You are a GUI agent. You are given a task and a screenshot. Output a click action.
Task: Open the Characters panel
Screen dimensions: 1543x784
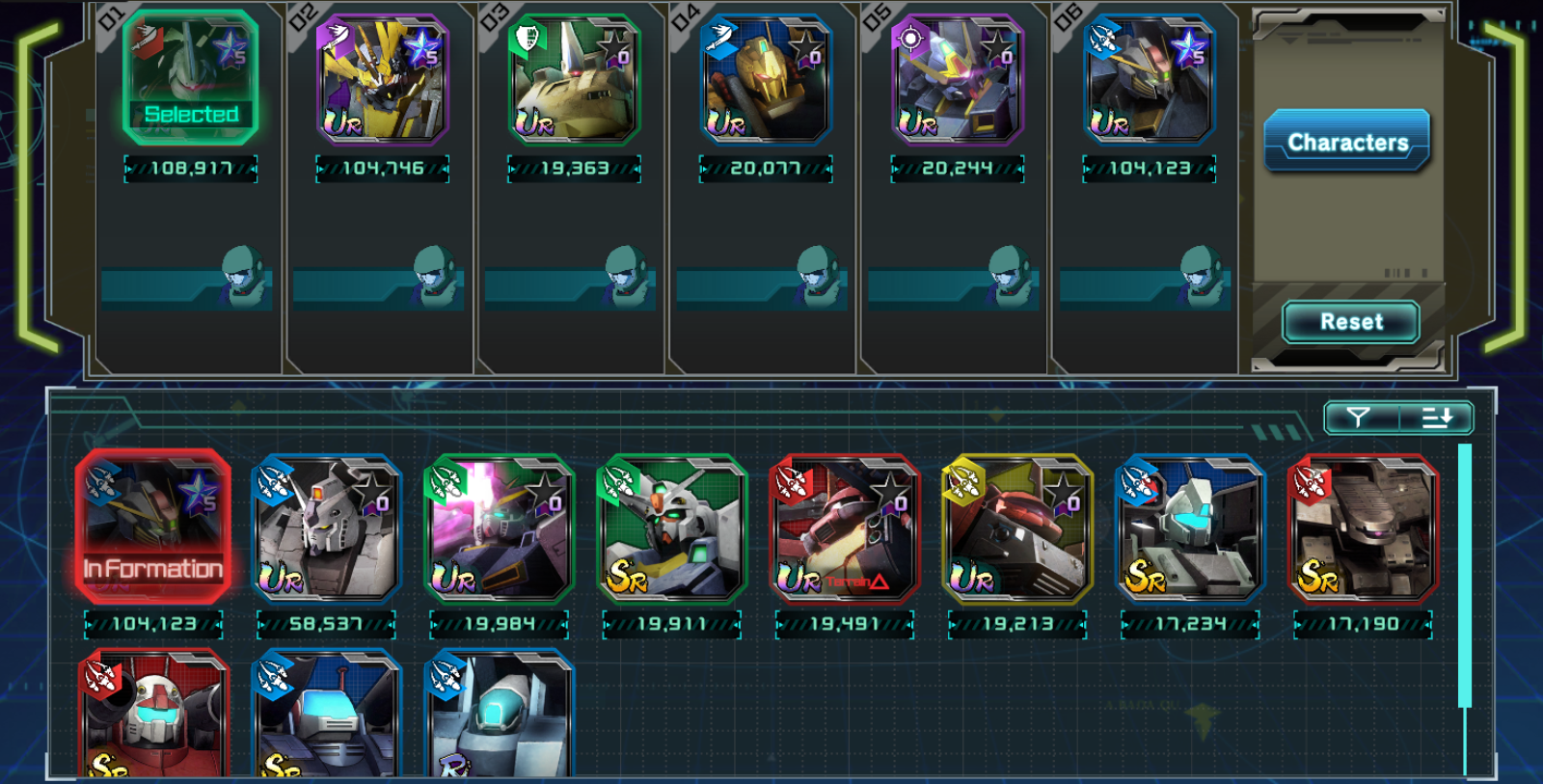1346,141
